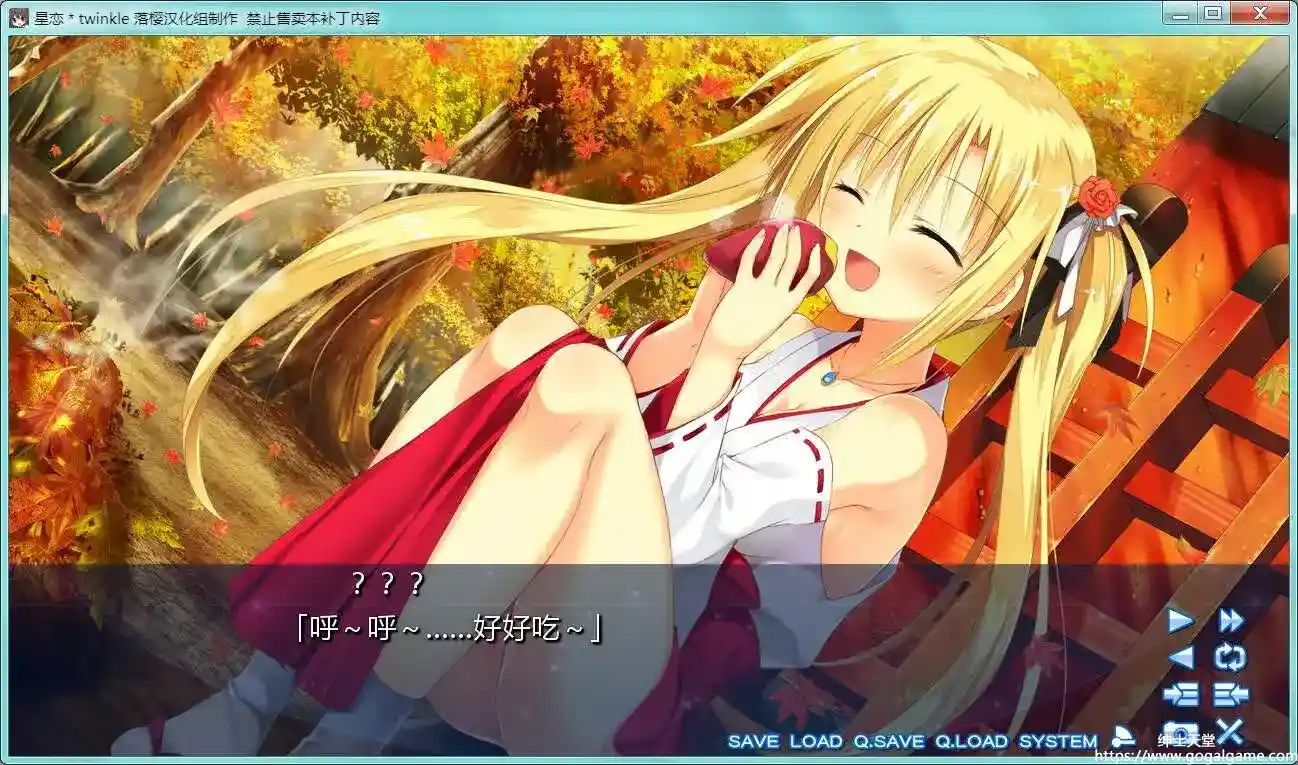Click the SAVE button
Viewport: 1298px width, 765px height.
click(x=755, y=742)
